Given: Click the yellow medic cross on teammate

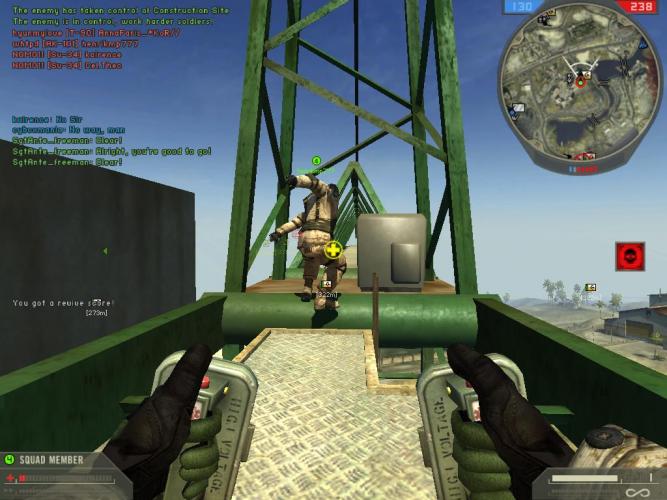Looking at the screenshot, I should click(333, 249).
